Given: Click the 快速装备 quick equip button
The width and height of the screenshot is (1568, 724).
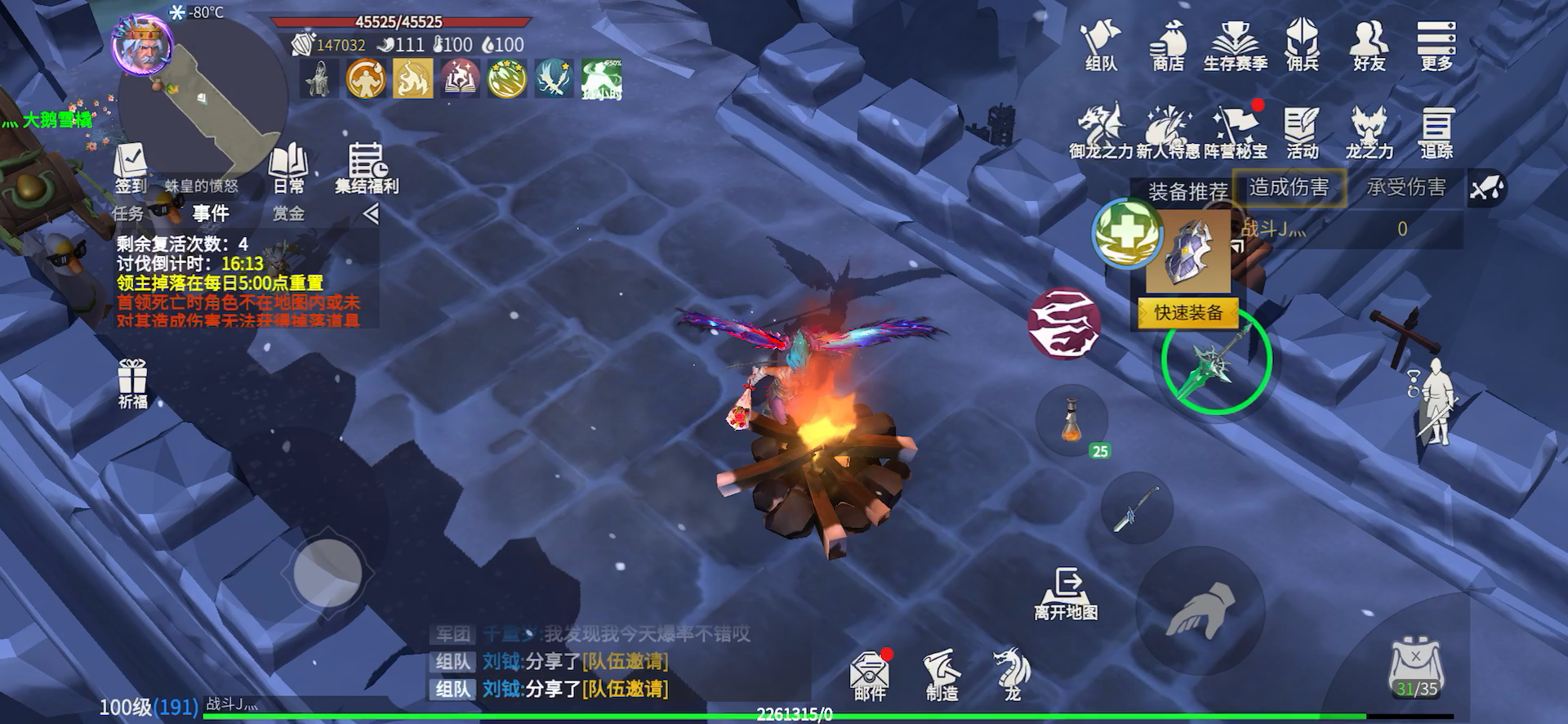Looking at the screenshot, I should 1188,313.
